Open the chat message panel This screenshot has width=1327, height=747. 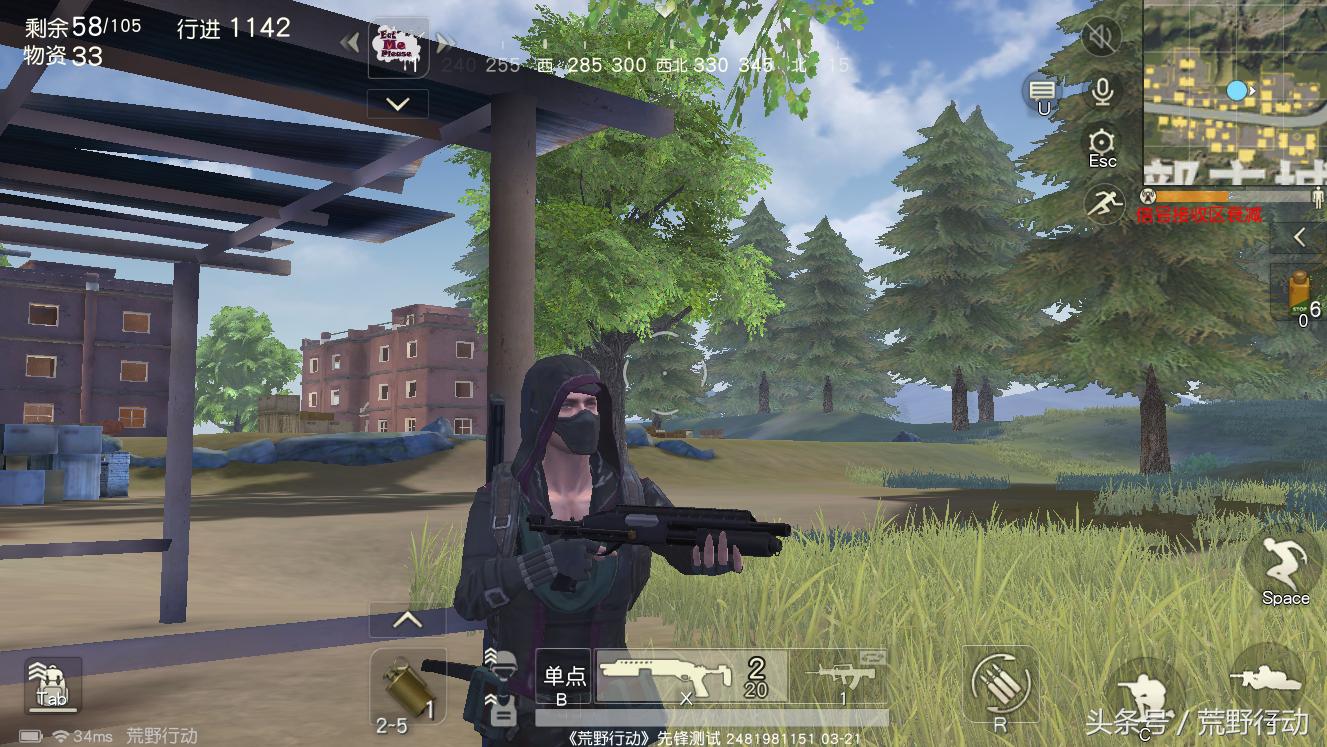click(x=1042, y=94)
